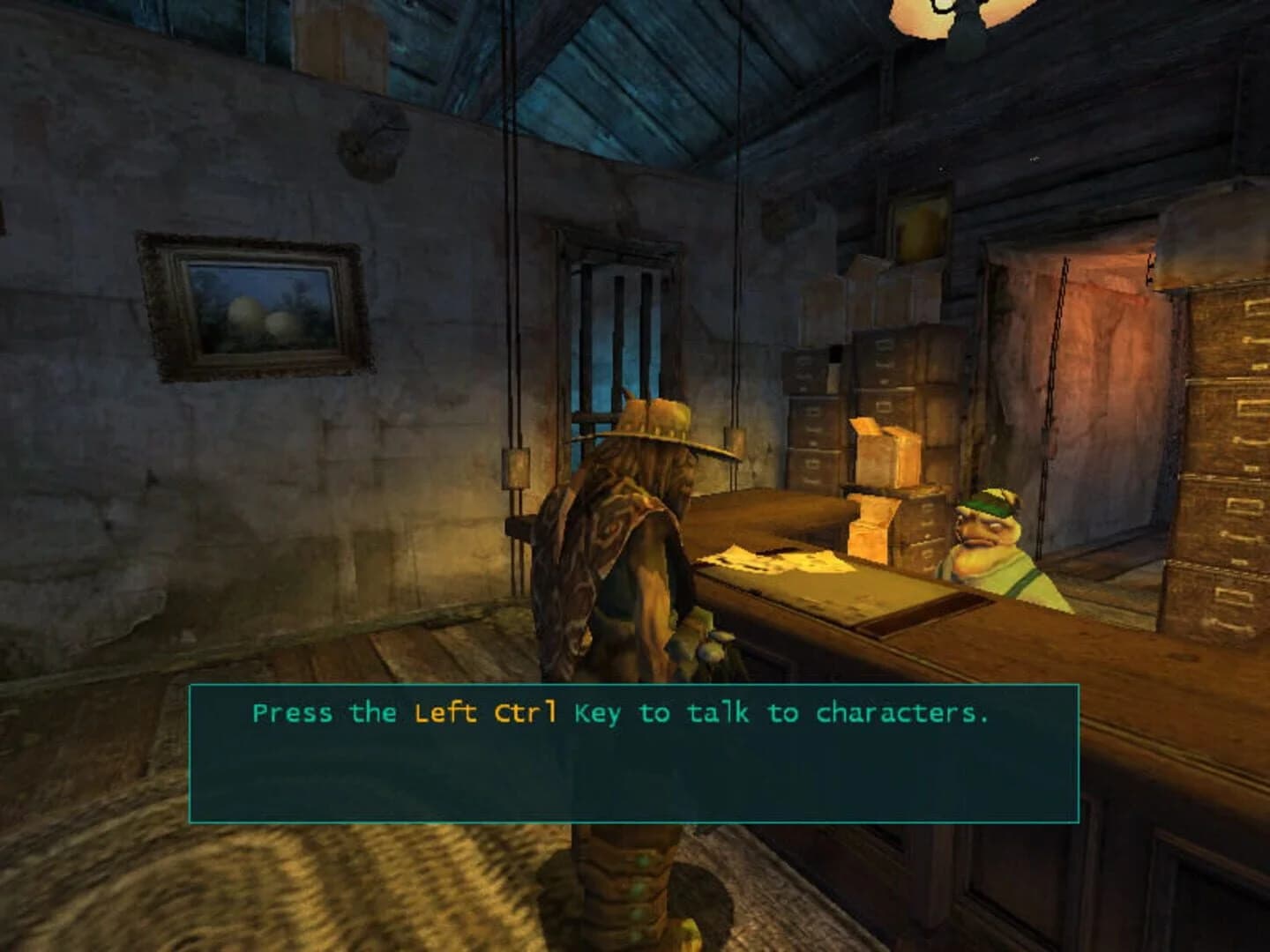Click the barred jail door
The height and width of the screenshot is (952, 1270).
click(x=617, y=326)
